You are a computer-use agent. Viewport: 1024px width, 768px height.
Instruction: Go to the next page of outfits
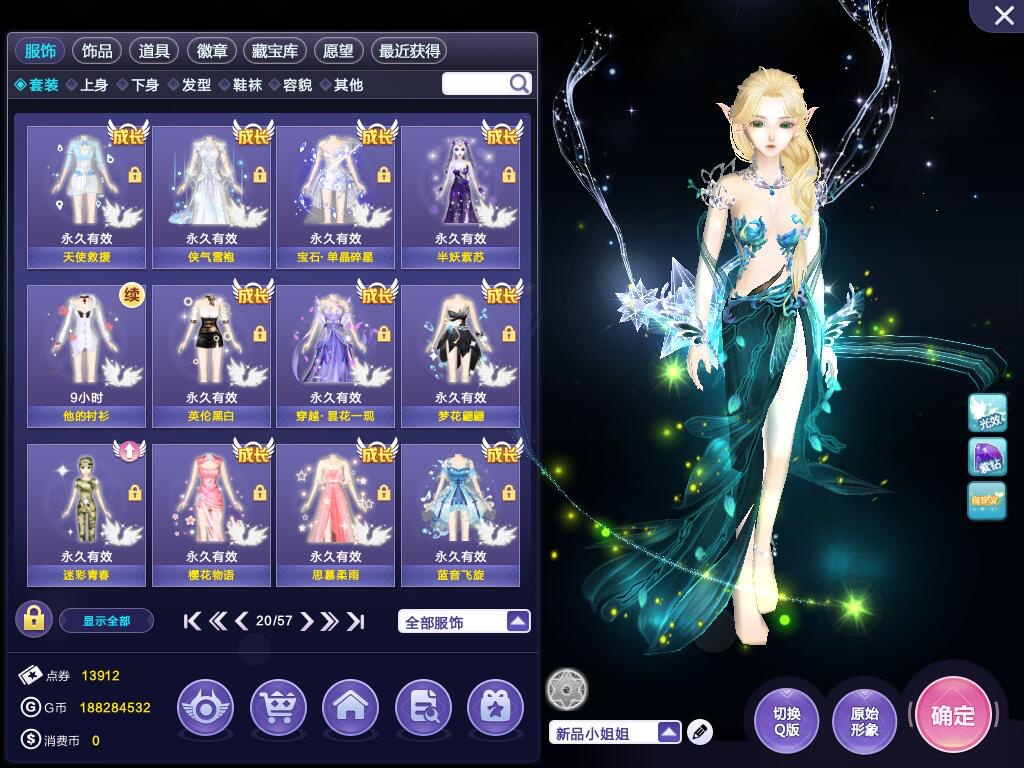[x=307, y=621]
